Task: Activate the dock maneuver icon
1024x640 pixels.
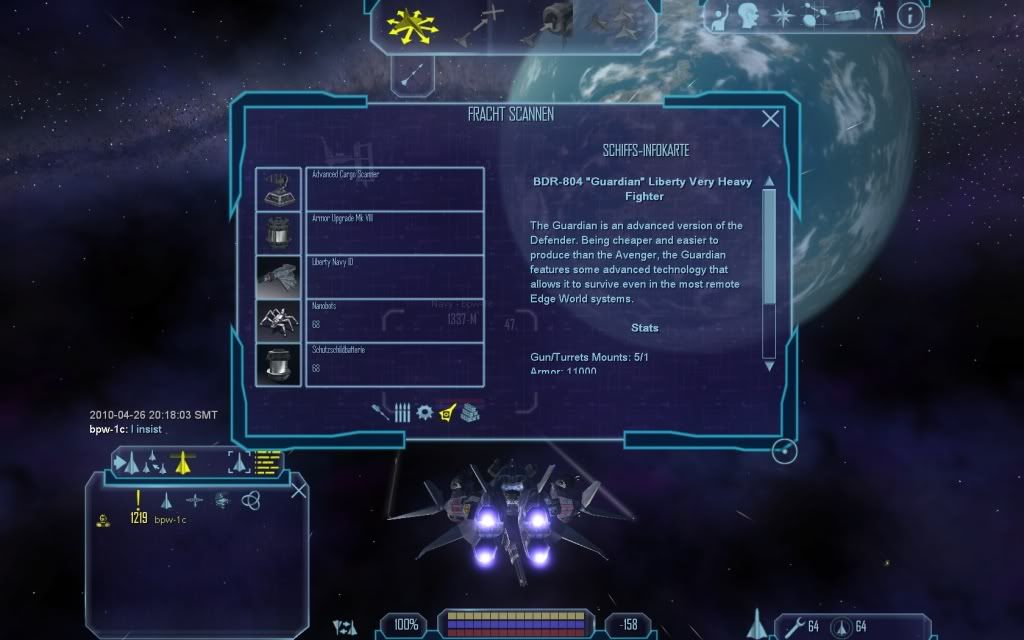Action: tap(557, 22)
